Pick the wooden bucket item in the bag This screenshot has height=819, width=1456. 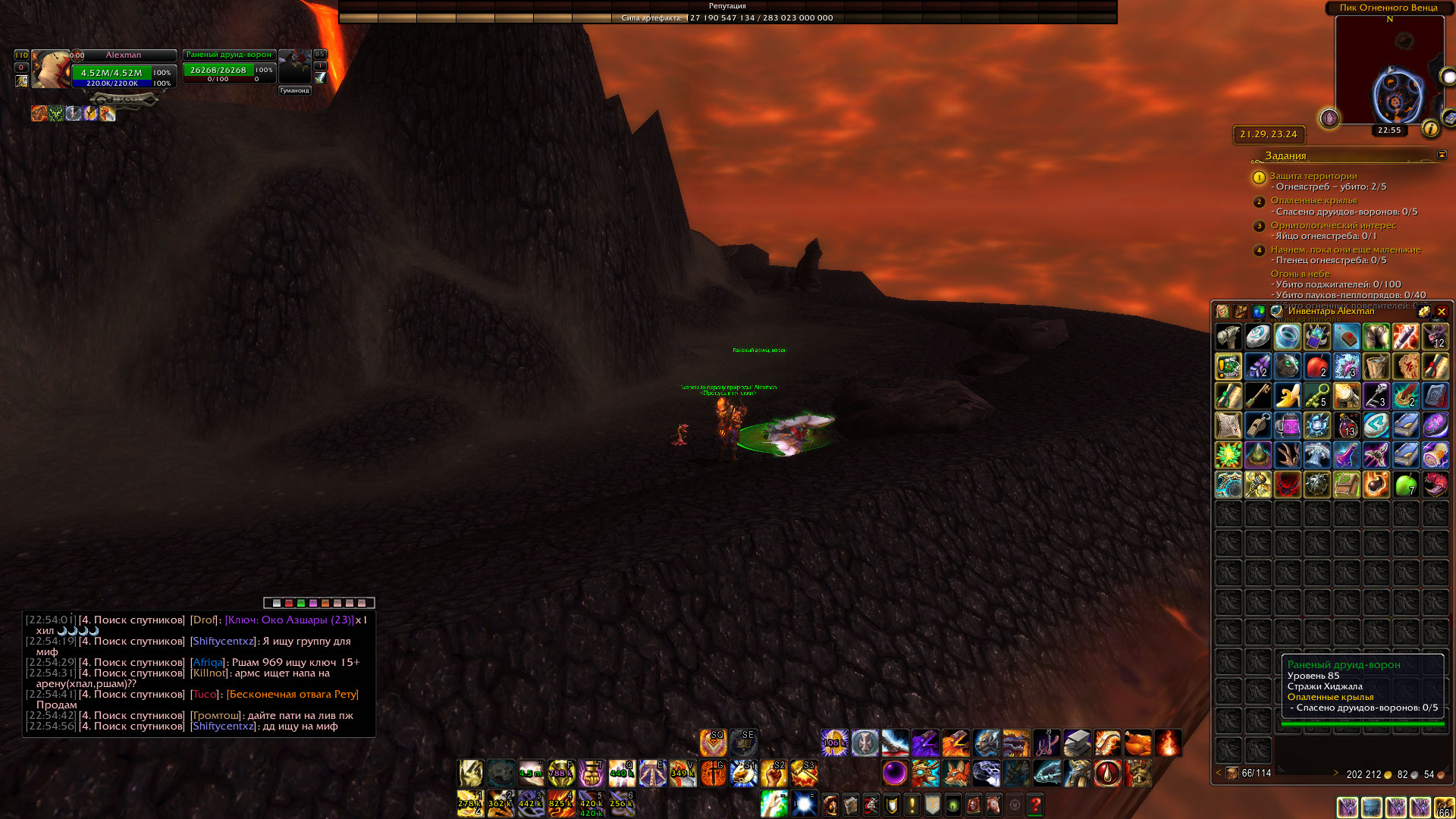coord(1376,366)
